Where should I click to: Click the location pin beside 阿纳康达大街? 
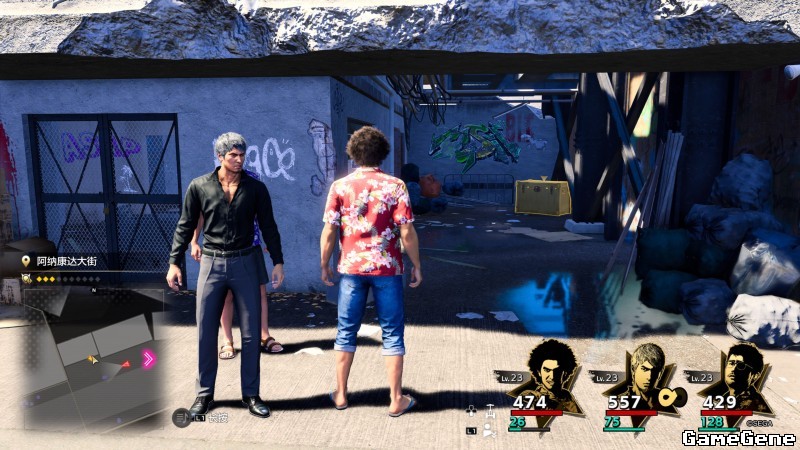coord(26,261)
